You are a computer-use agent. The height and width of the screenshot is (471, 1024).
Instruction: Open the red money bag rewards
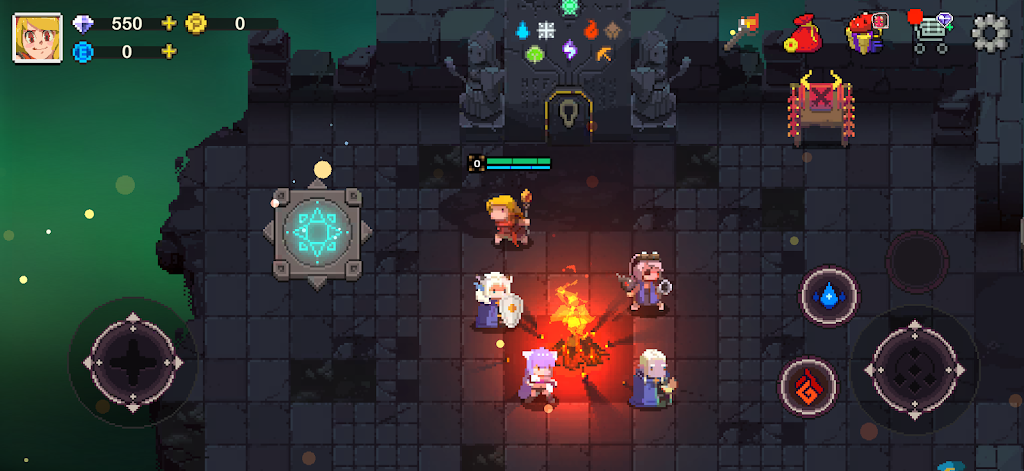tap(801, 33)
